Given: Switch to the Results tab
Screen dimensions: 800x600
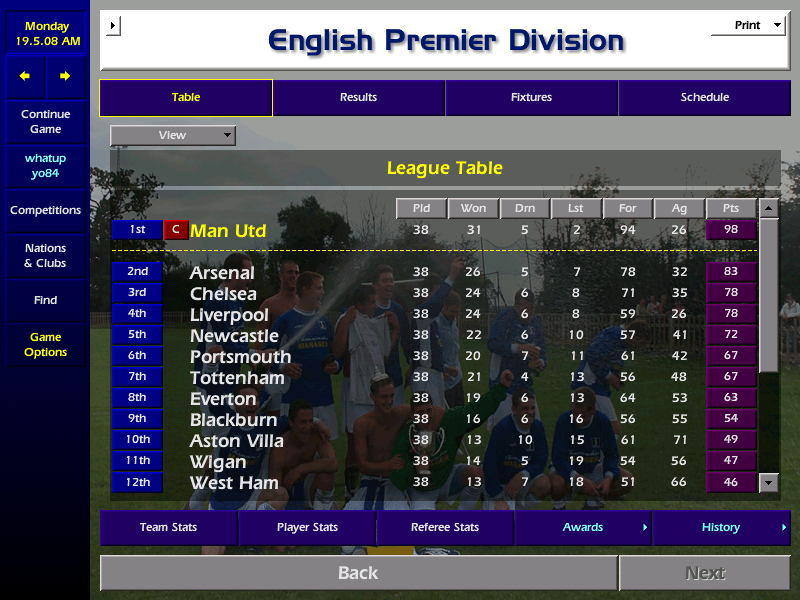Looking at the screenshot, I should coord(358,98).
